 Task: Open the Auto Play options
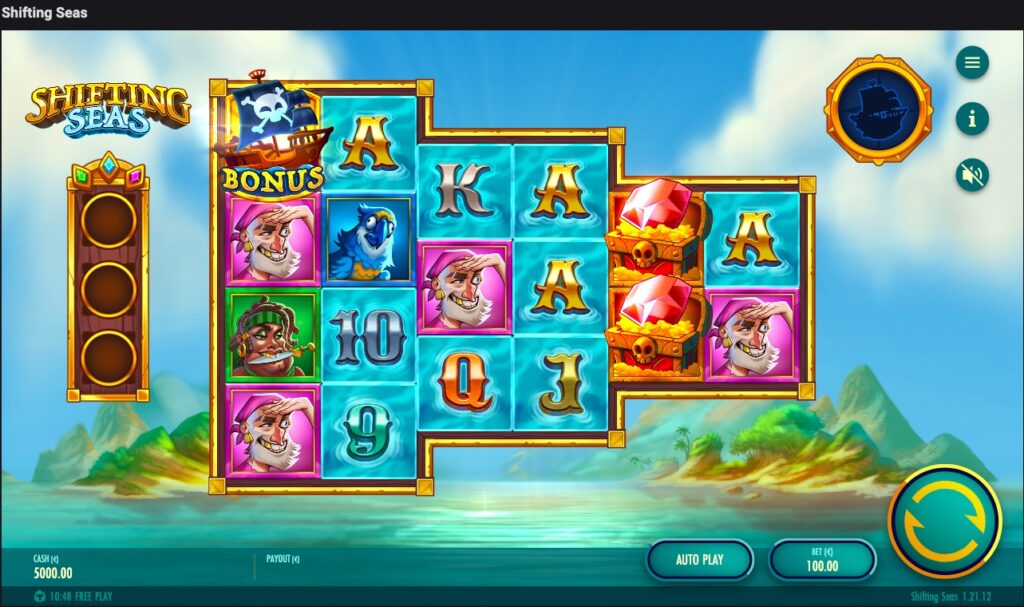click(699, 559)
